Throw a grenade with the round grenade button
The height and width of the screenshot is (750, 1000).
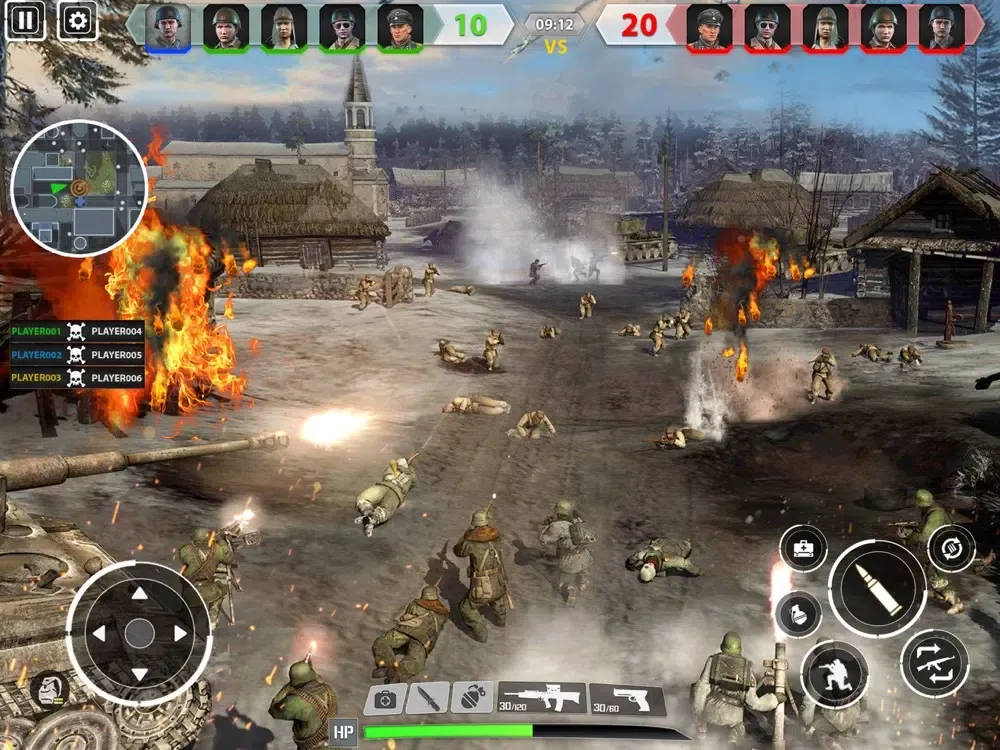click(798, 614)
